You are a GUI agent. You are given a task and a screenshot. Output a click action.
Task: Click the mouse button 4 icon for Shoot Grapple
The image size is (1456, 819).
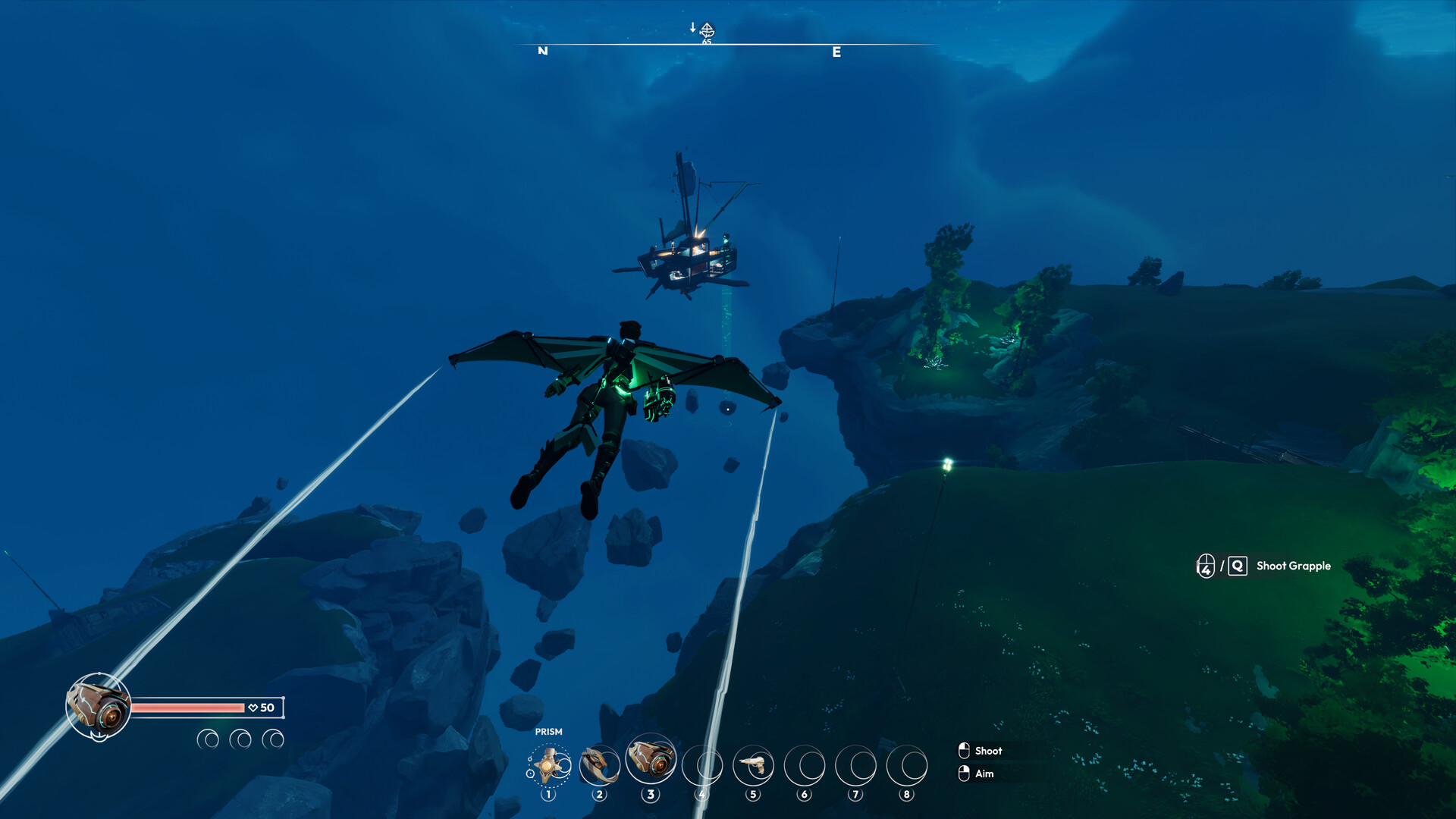point(1207,566)
